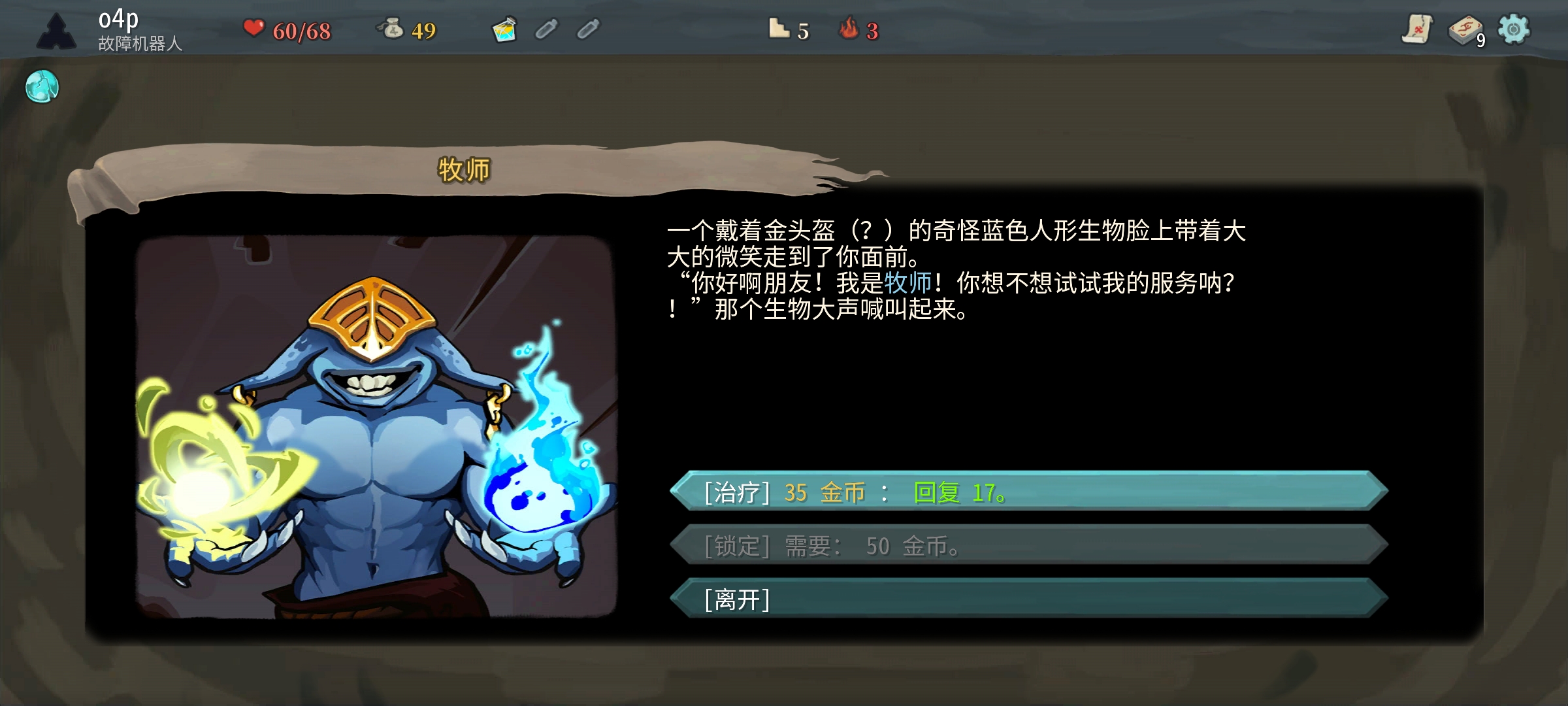This screenshot has width=1568, height=706.
Task: Click the ascension flame level icon
Action: pos(849,29)
